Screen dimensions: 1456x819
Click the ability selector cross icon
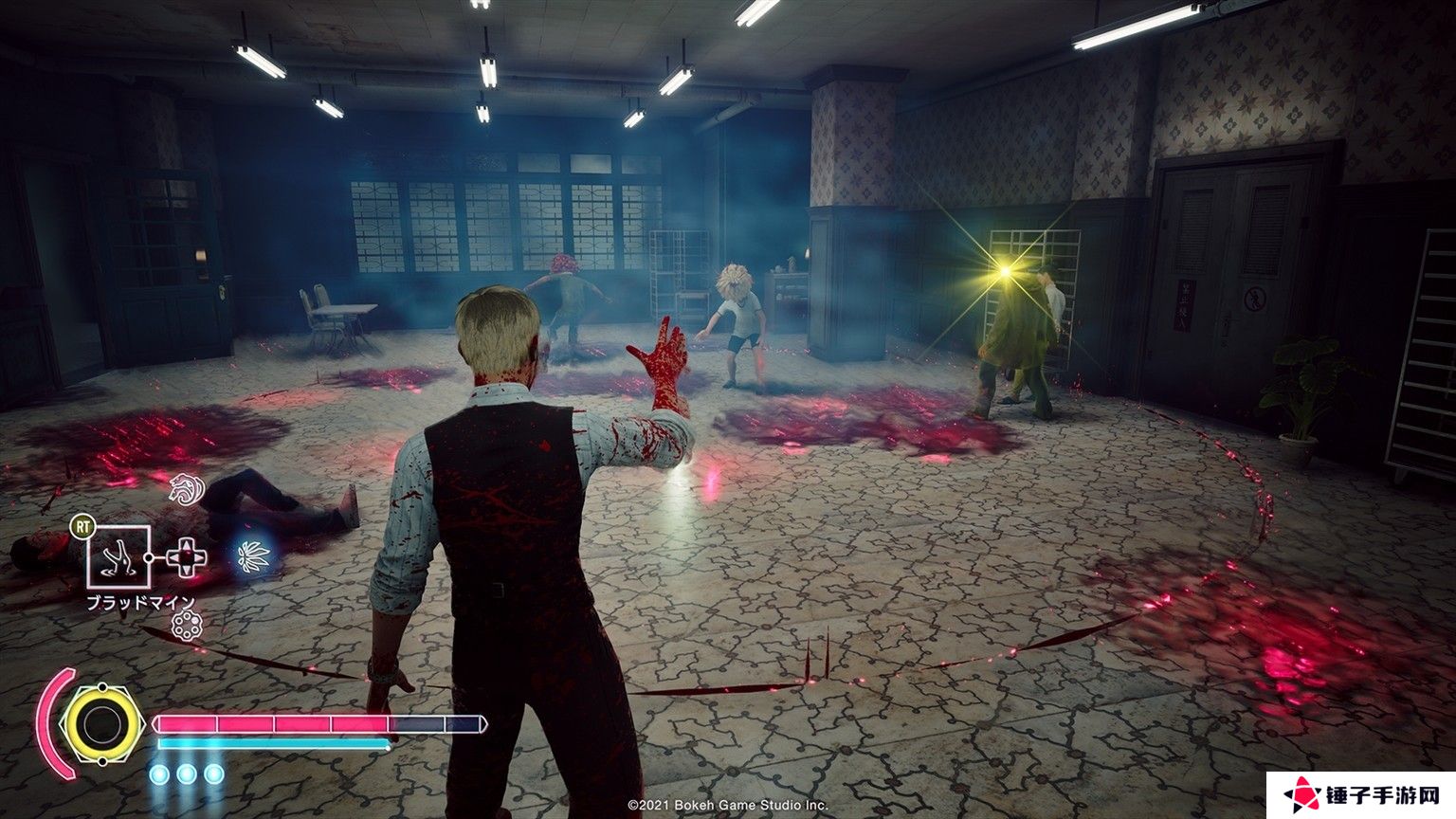(x=187, y=556)
